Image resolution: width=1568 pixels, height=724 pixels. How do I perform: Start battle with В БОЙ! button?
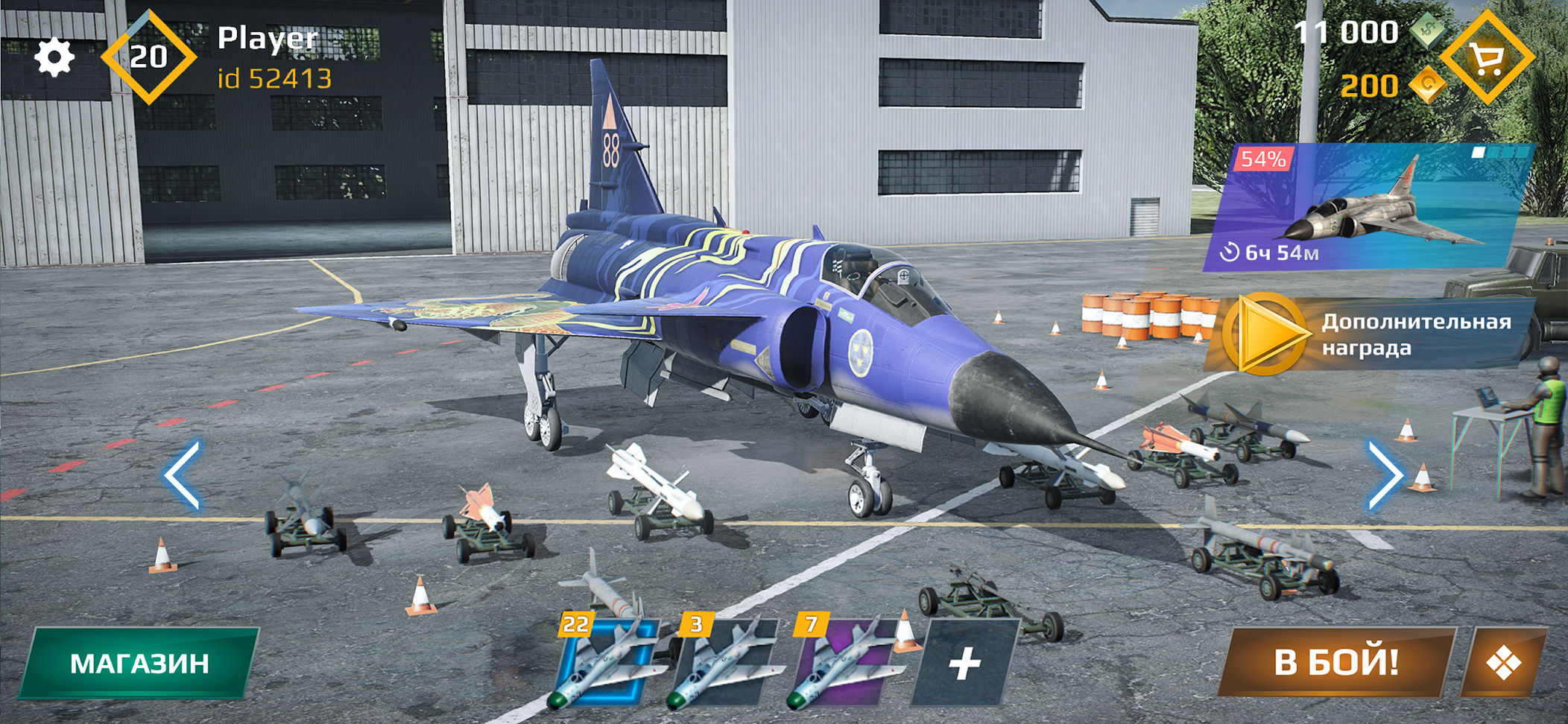pos(1336,662)
